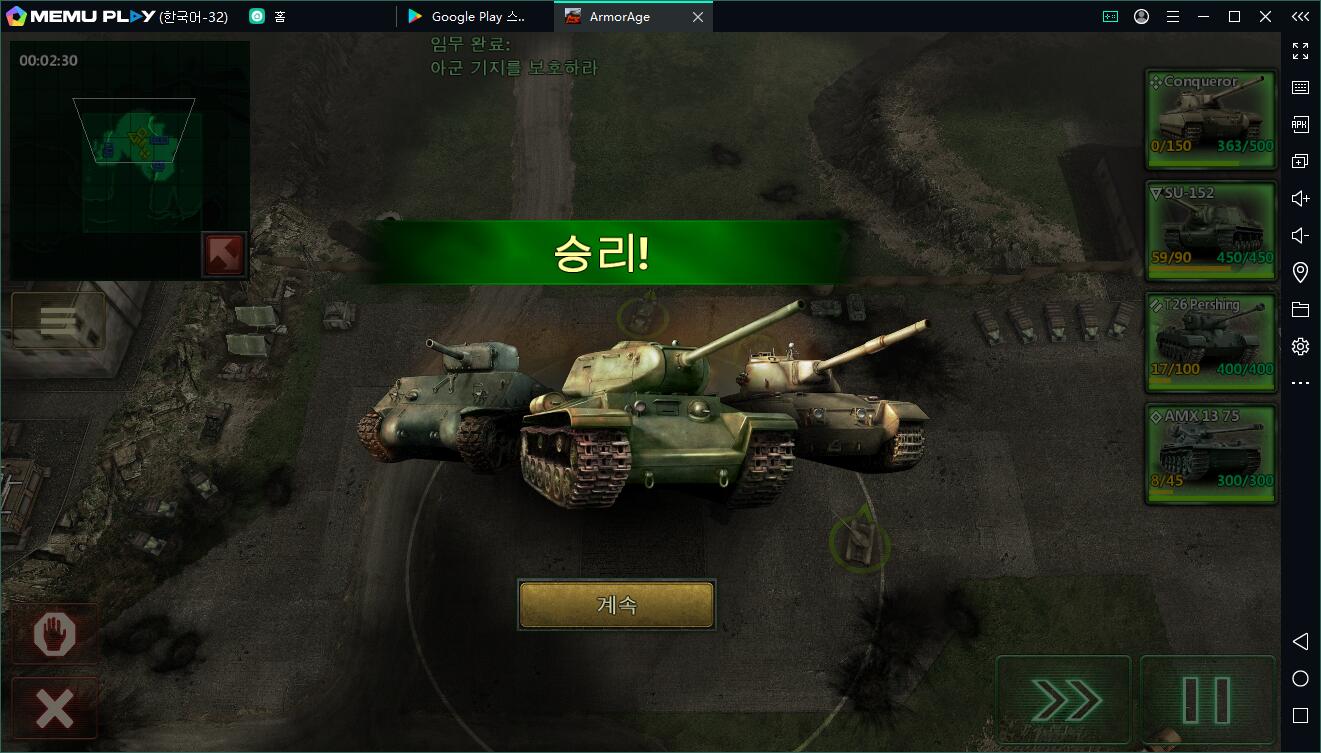Image resolution: width=1321 pixels, height=753 pixels.
Task: Open the emulator settings gear
Action: (1300, 347)
